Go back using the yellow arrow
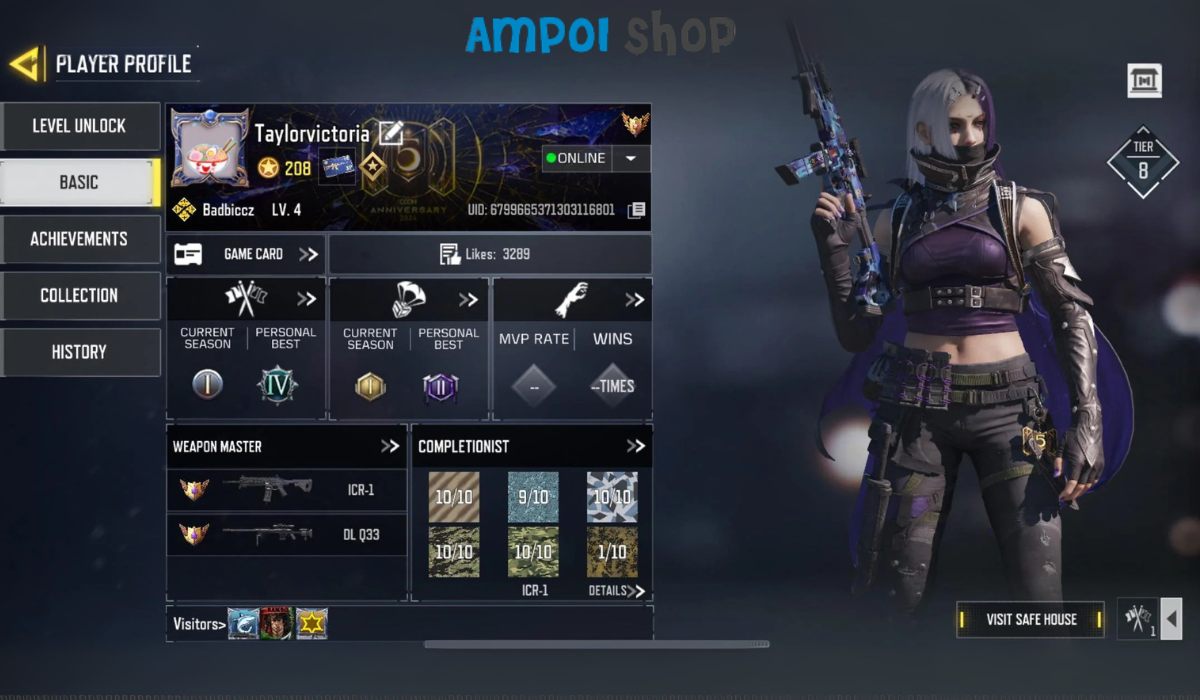This screenshot has height=700, width=1200. 26,64
